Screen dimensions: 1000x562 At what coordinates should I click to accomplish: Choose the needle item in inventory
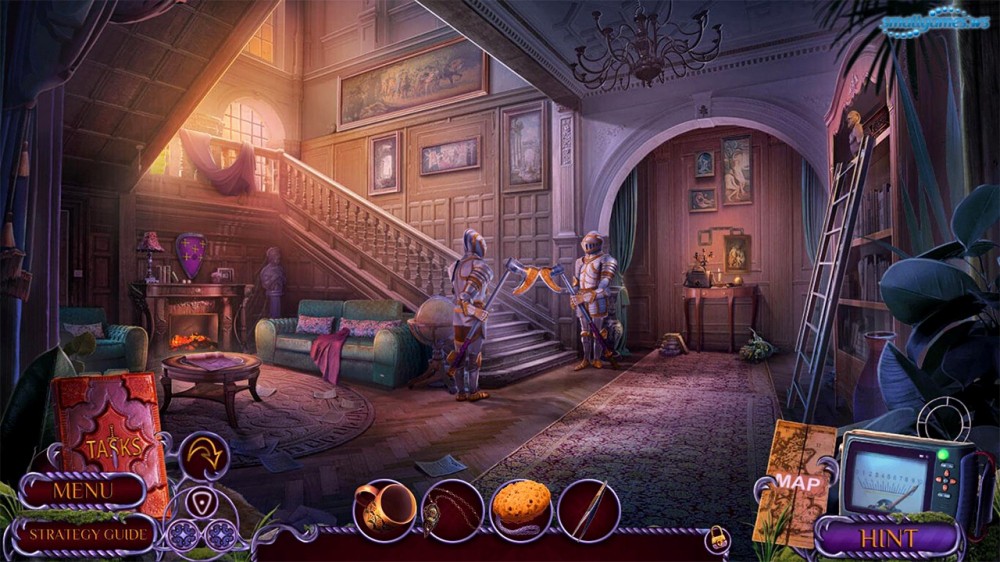pyautogui.click(x=589, y=510)
